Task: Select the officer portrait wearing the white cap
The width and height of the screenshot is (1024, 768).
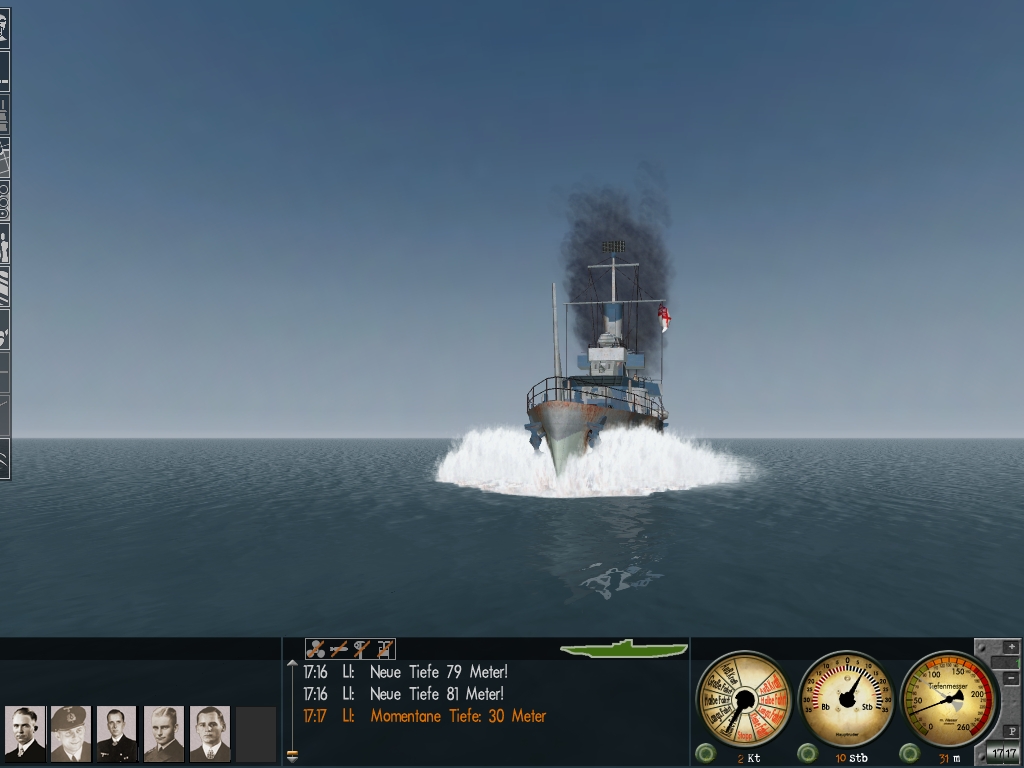Action: [71, 734]
